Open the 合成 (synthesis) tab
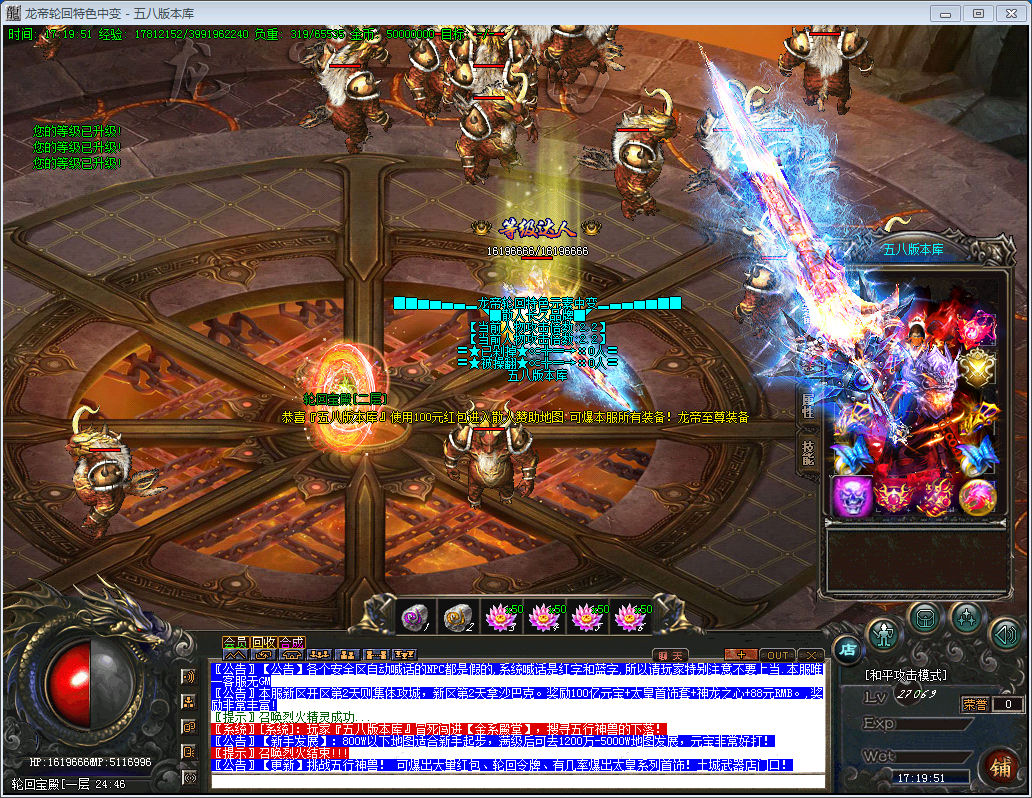Image resolution: width=1032 pixels, height=798 pixels. click(x=292, y=642)
